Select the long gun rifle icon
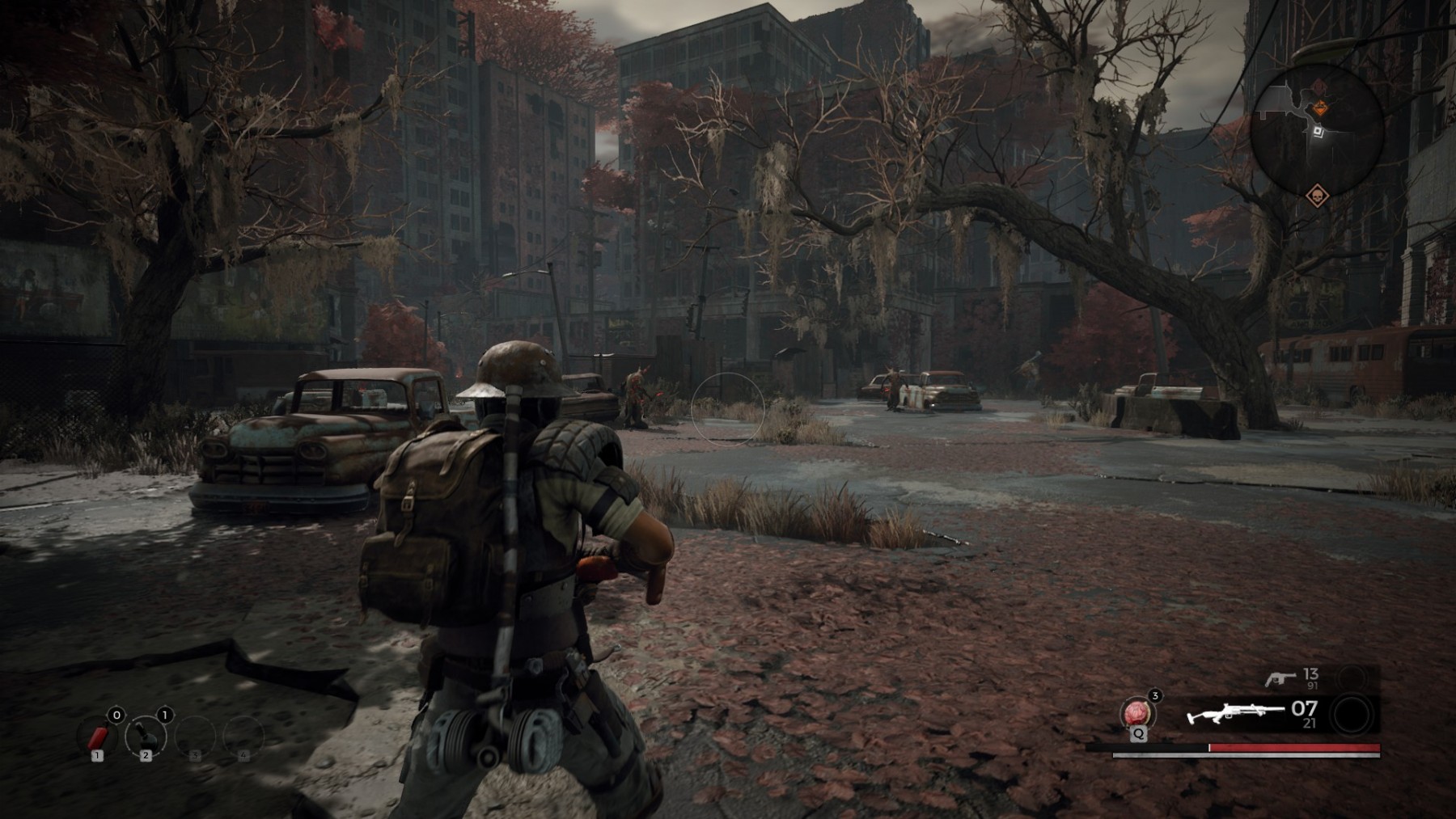The height and width of the screenshot is (819, 1456). [1235, 715]
